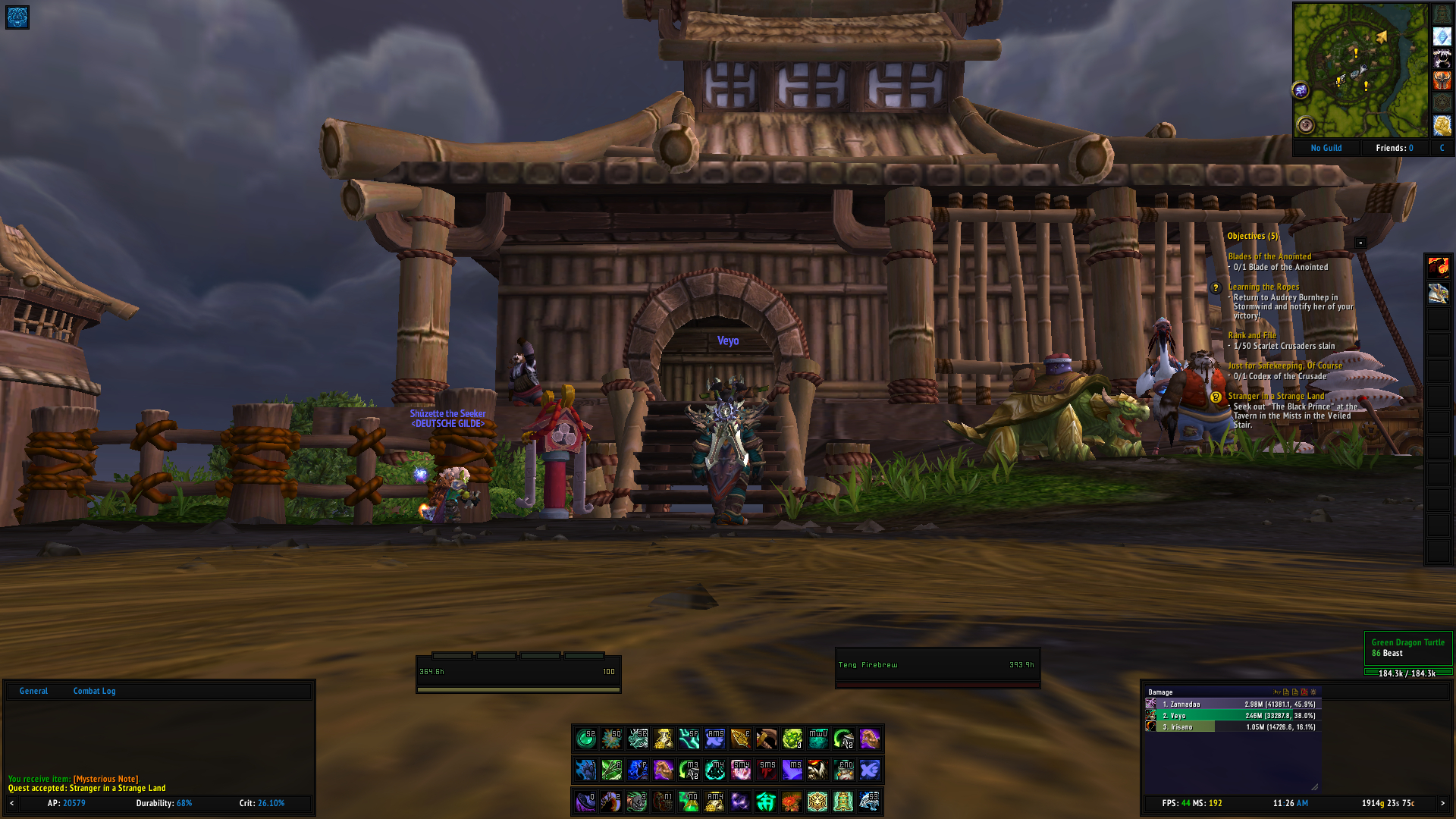Select Zannadaa's row in the Damage meter
Screen dimensions: 1456x819
(1232, 704)
